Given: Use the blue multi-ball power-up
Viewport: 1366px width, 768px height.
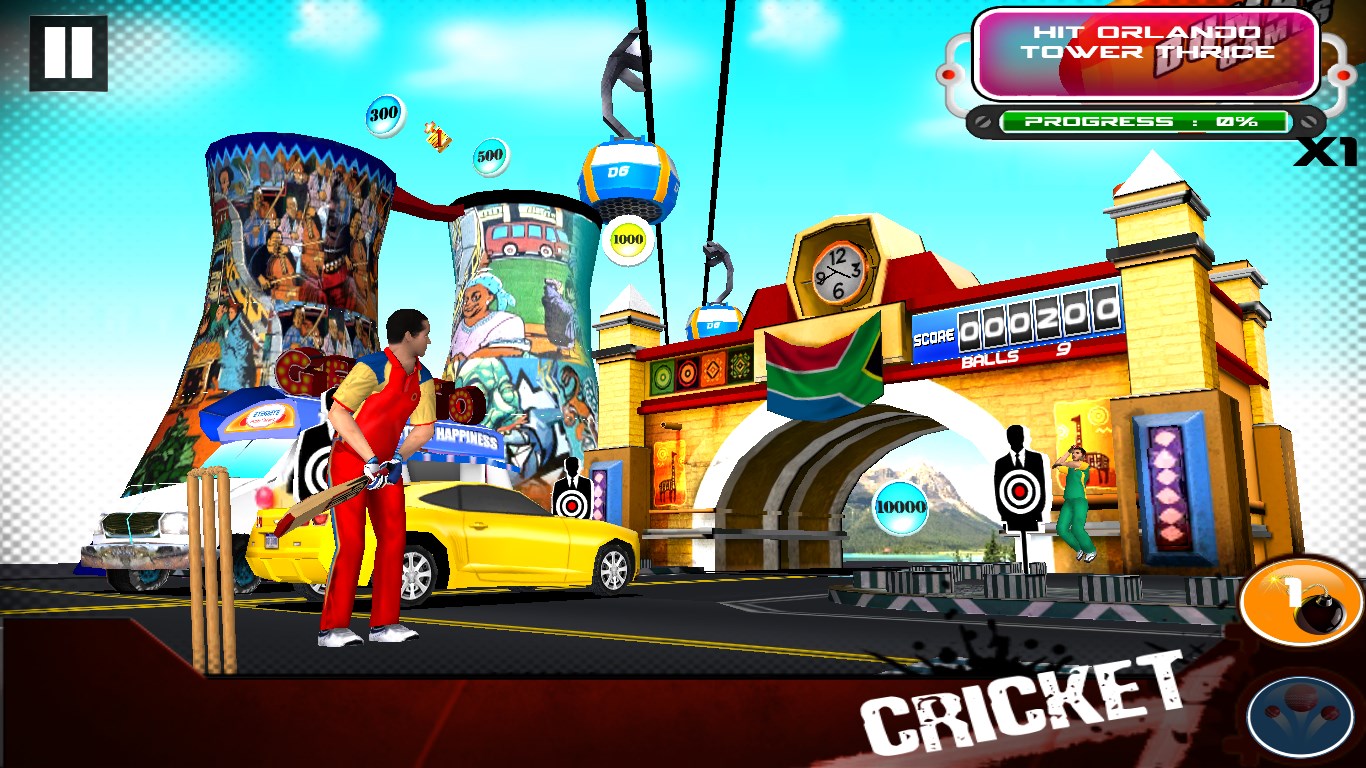Looking at the screenshot, I should tap(1299, 716).
